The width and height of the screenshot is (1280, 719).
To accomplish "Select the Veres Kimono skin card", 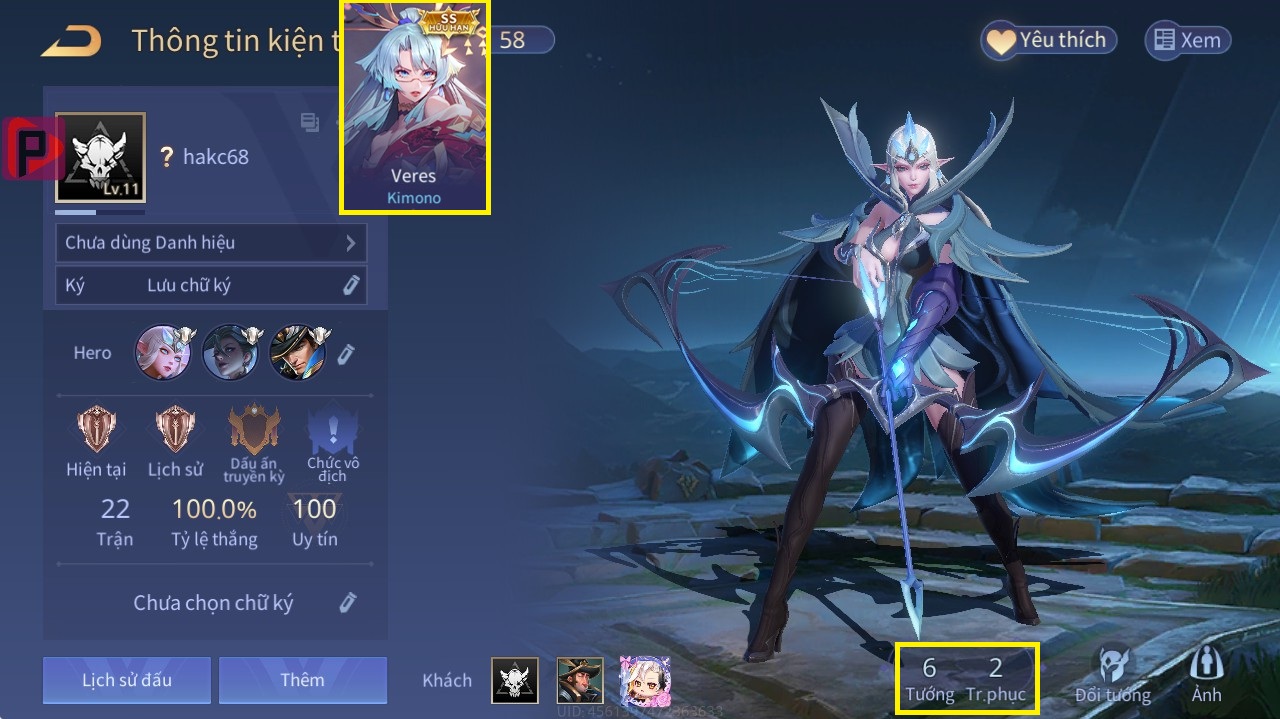I will tap(415, 107).
